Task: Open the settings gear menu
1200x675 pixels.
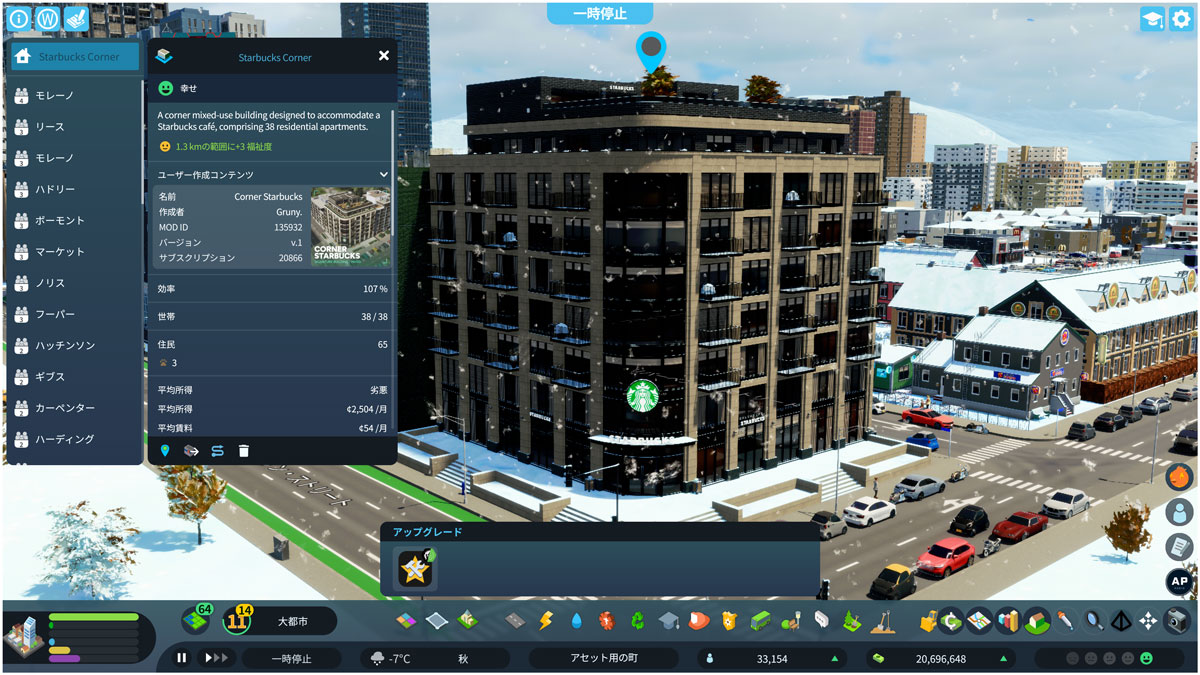Action: pyautogui.click(x=1181, y=19)
